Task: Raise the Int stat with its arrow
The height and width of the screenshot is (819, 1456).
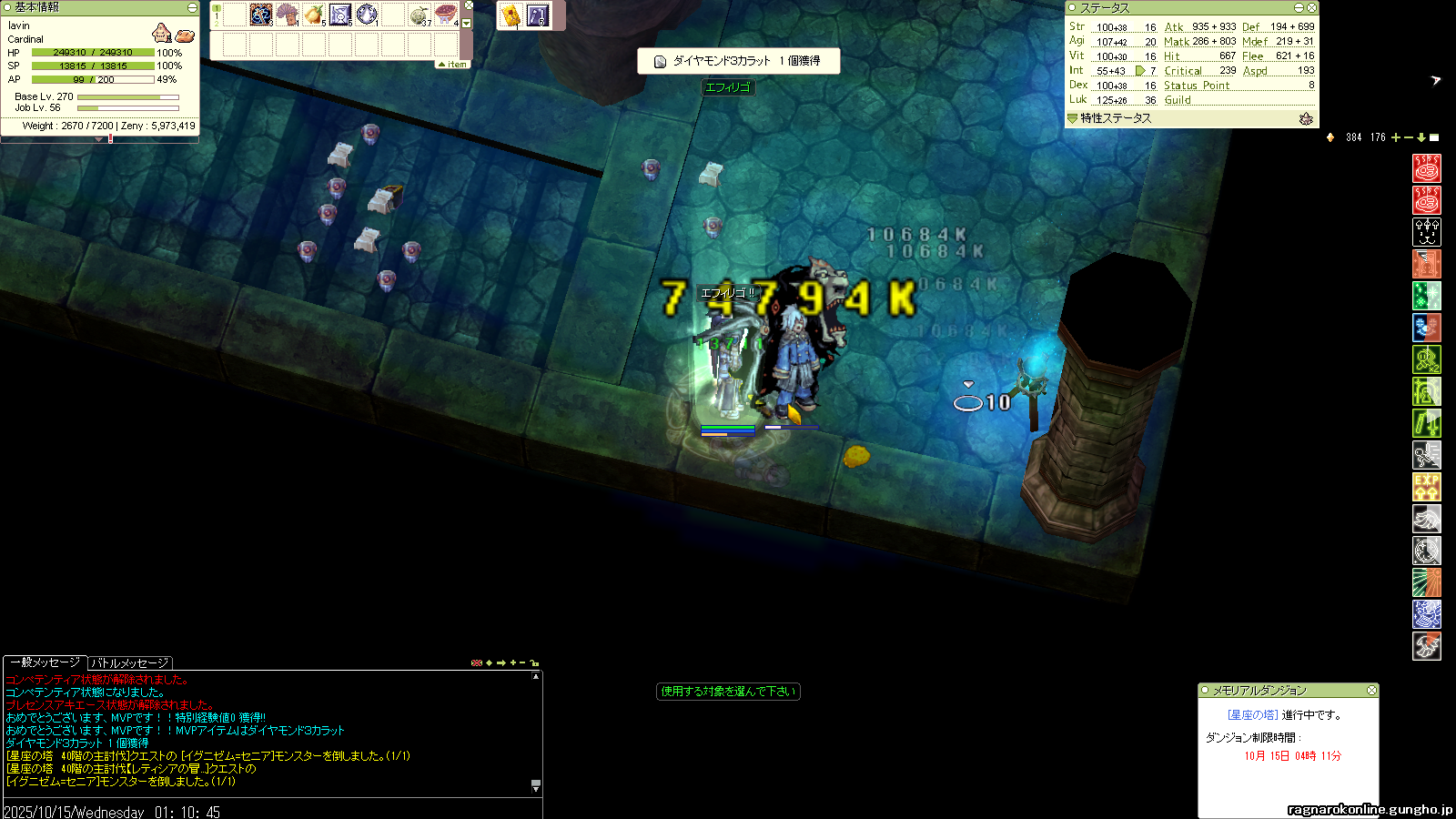Action: click(1140, 70)
